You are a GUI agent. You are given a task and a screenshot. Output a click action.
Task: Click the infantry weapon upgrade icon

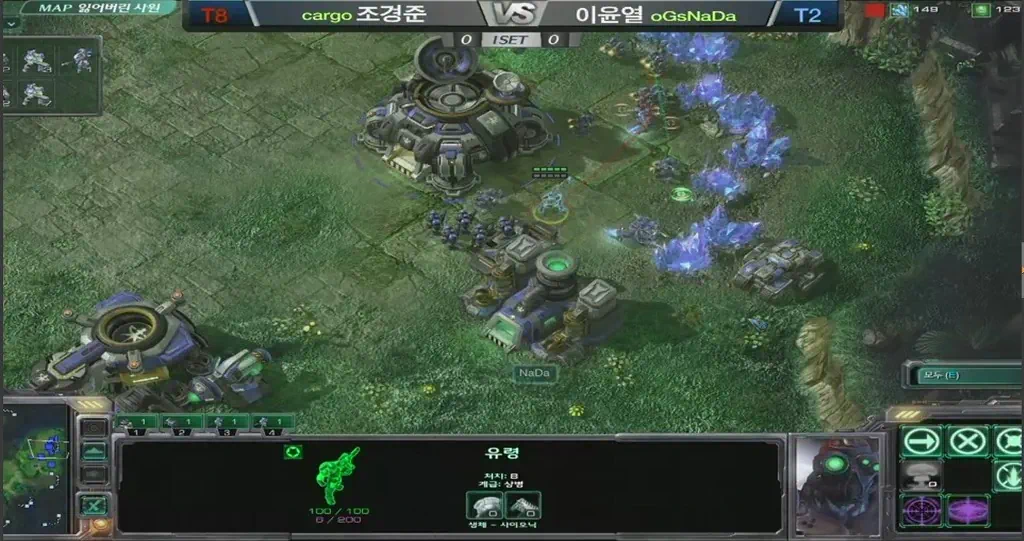pyautogui.click(x=523, y=504)
